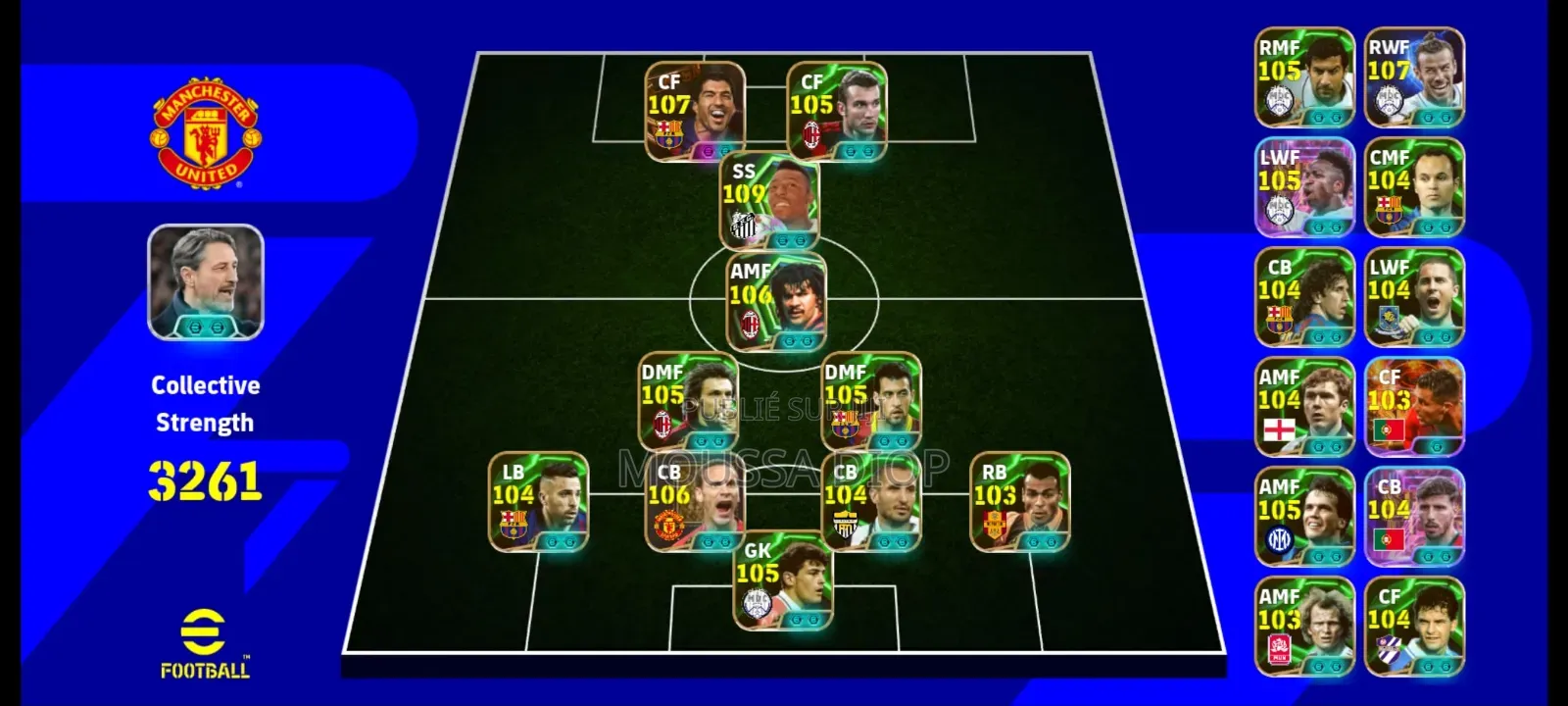Choose the CF 103 card with Portugal flag
This screenshot has width=1568, height=706.
coord(1414,407)
